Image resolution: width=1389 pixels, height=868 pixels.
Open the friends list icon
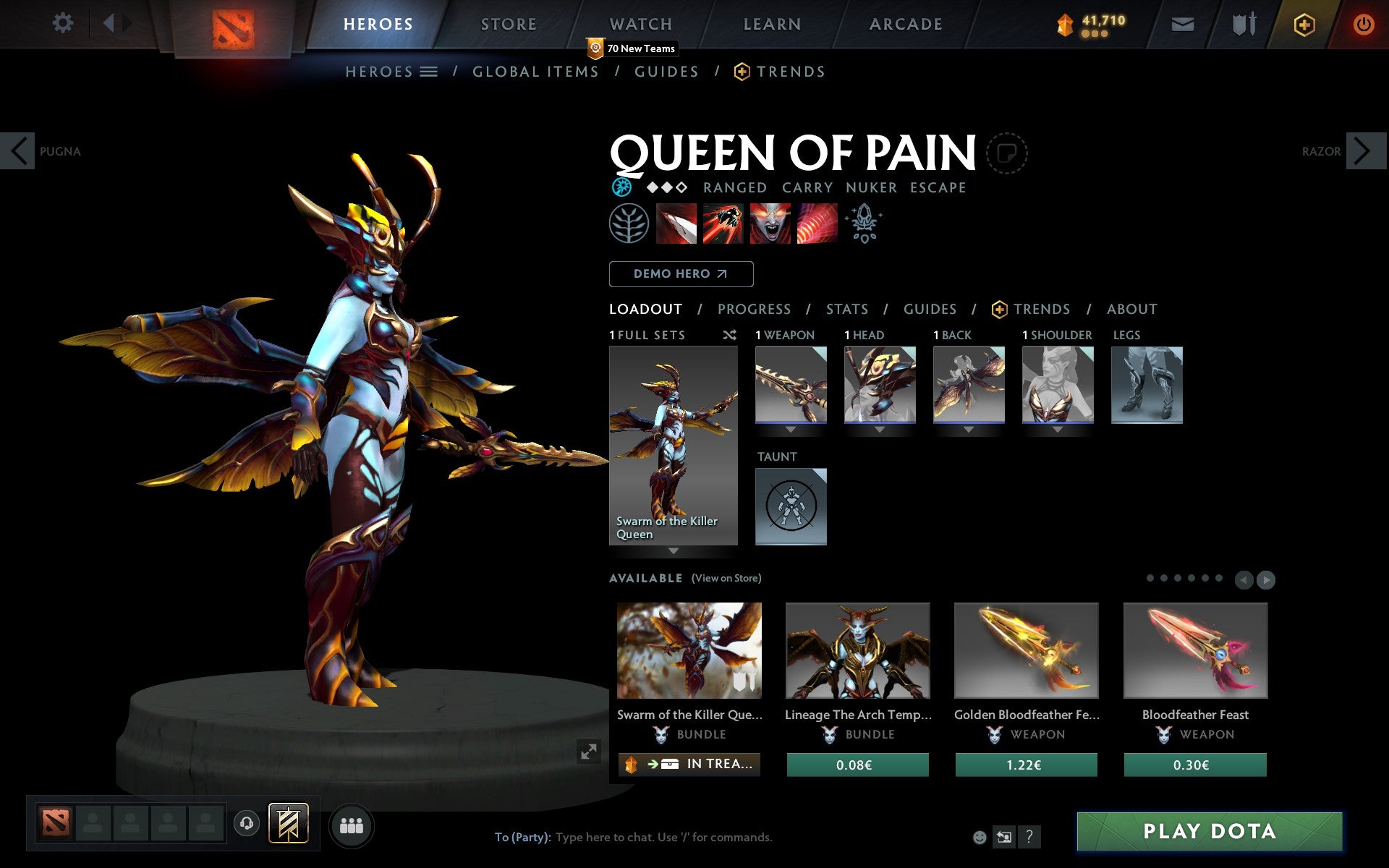(352, 825)
